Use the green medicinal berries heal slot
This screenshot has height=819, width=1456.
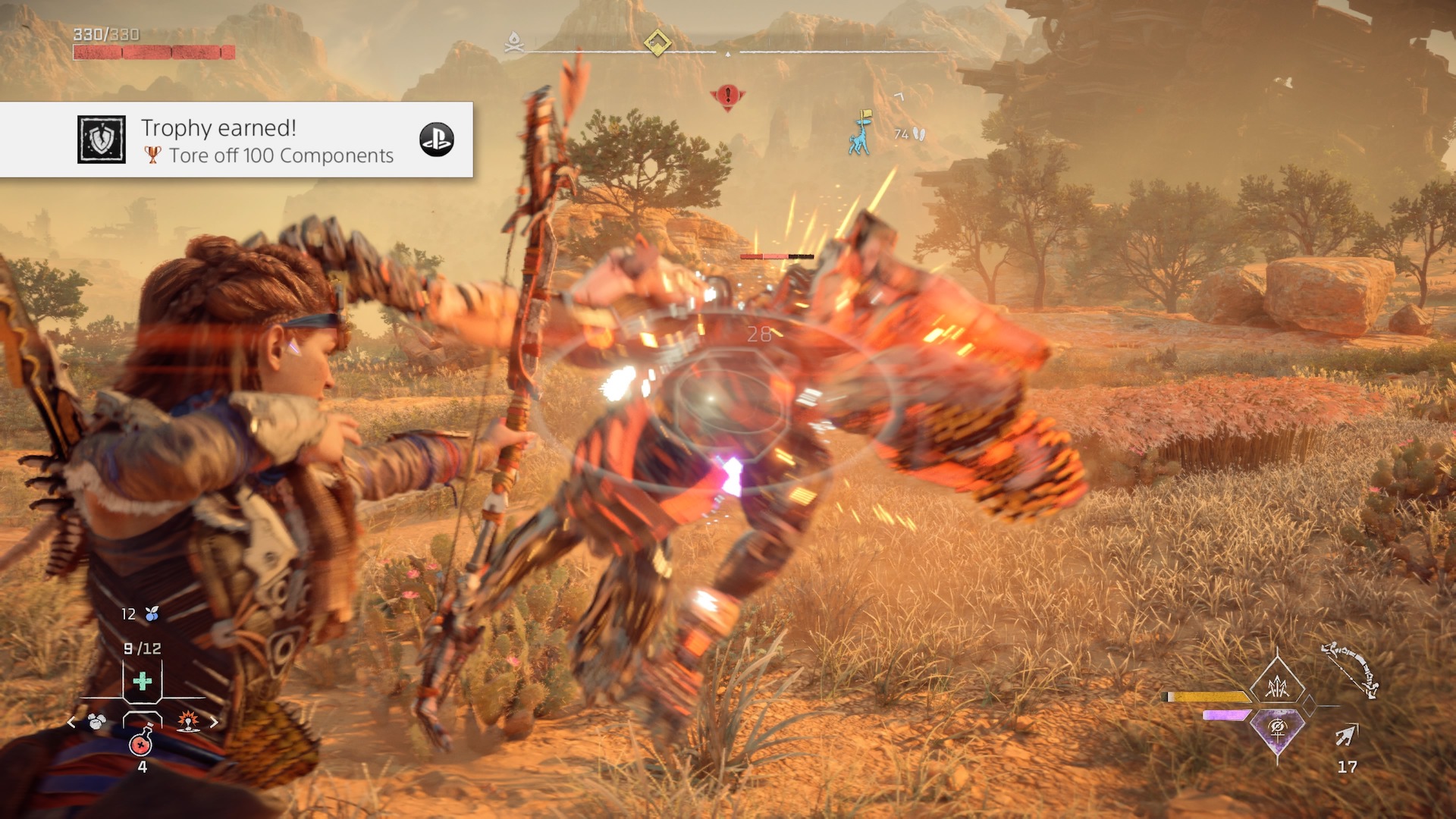click(142, 680)
